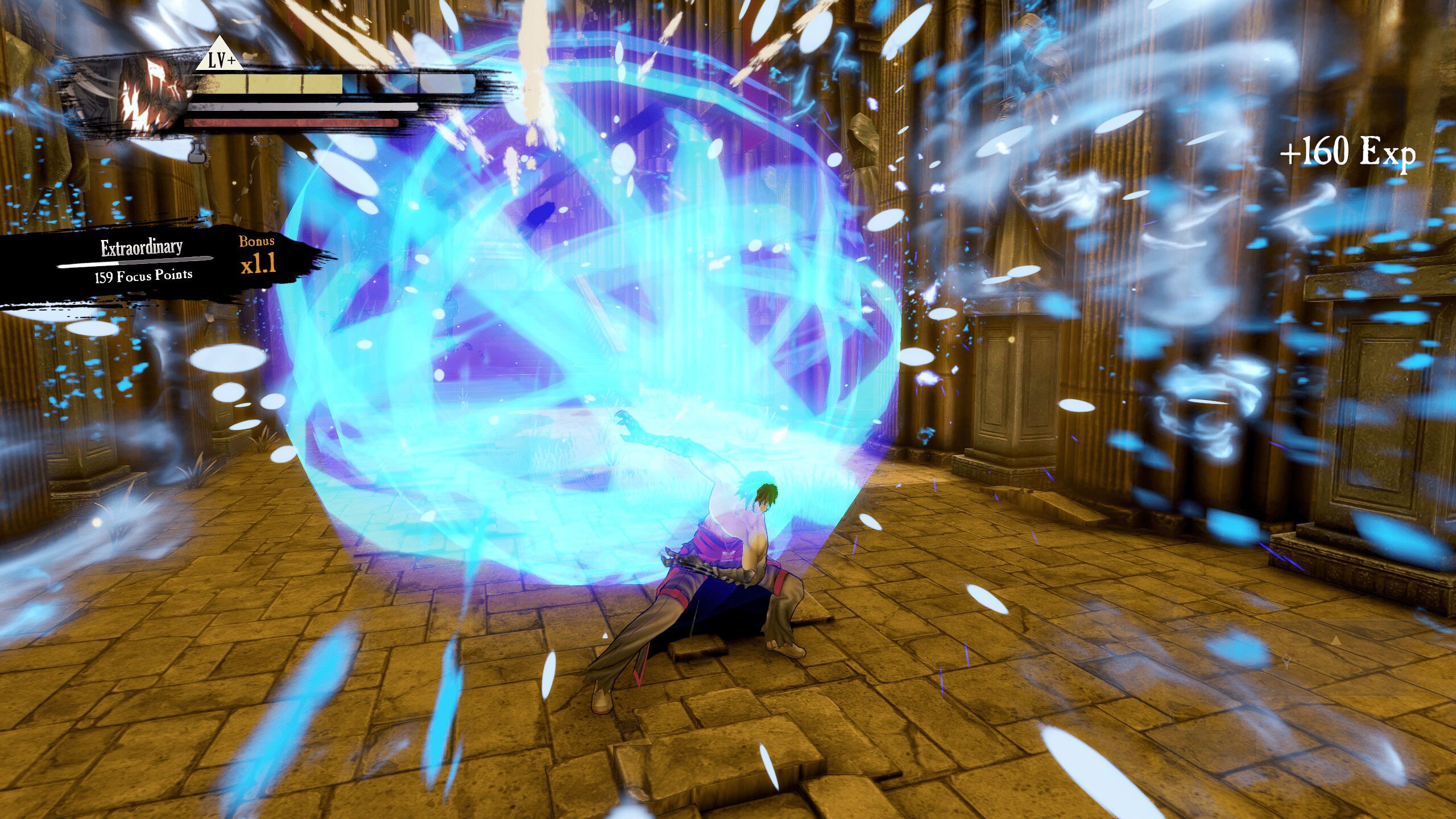
Task: Click the Bonus x1.1 multiplier indicator
Action: [258, 267]
